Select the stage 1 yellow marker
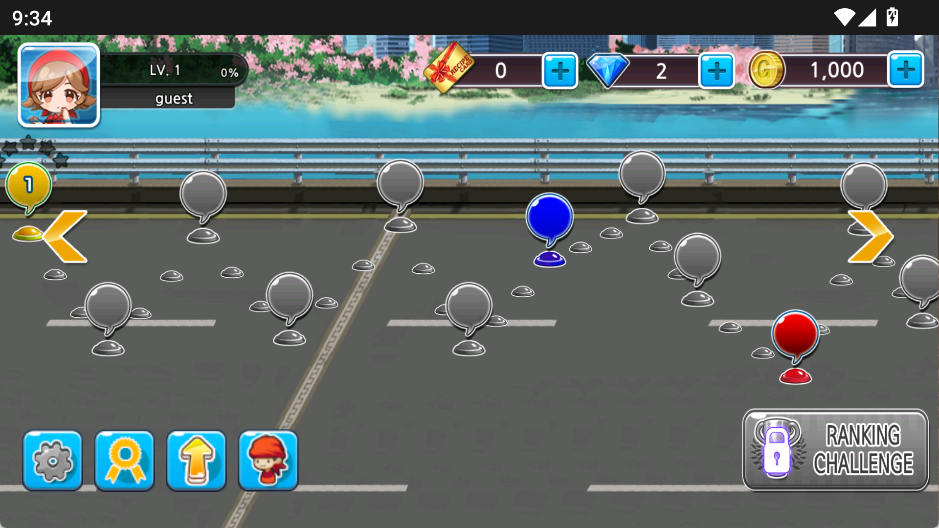 (x=28, y=187)
